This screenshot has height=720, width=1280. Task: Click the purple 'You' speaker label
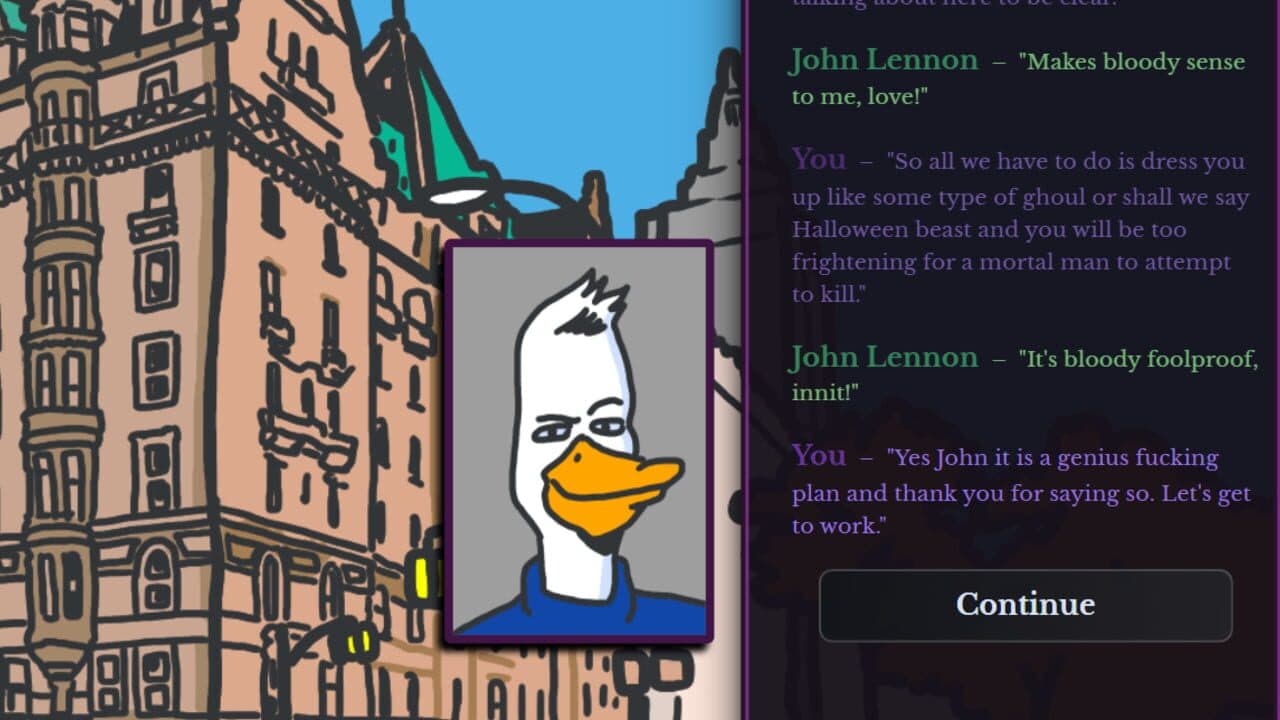tap(818, 159)
